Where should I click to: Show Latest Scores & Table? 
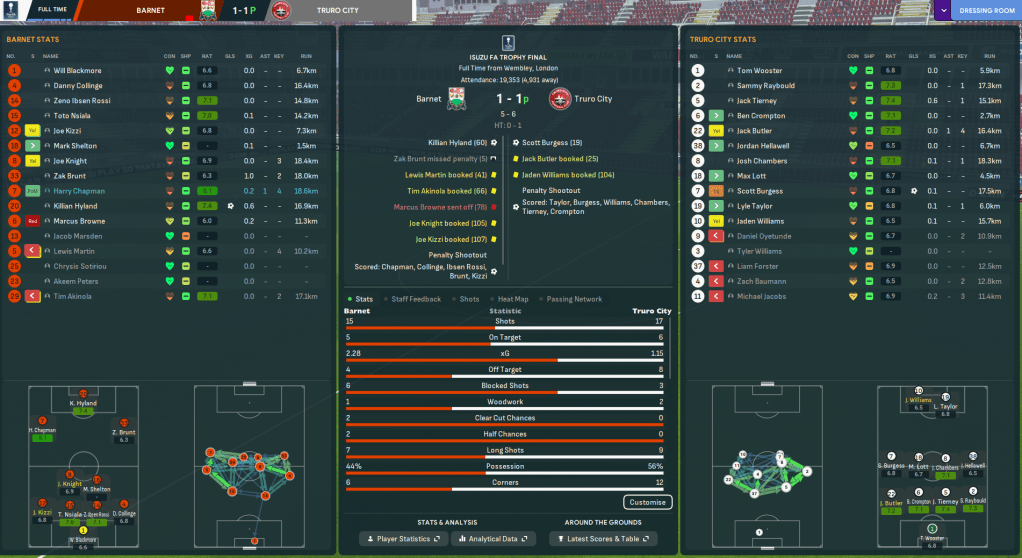(x=602, y=539)
